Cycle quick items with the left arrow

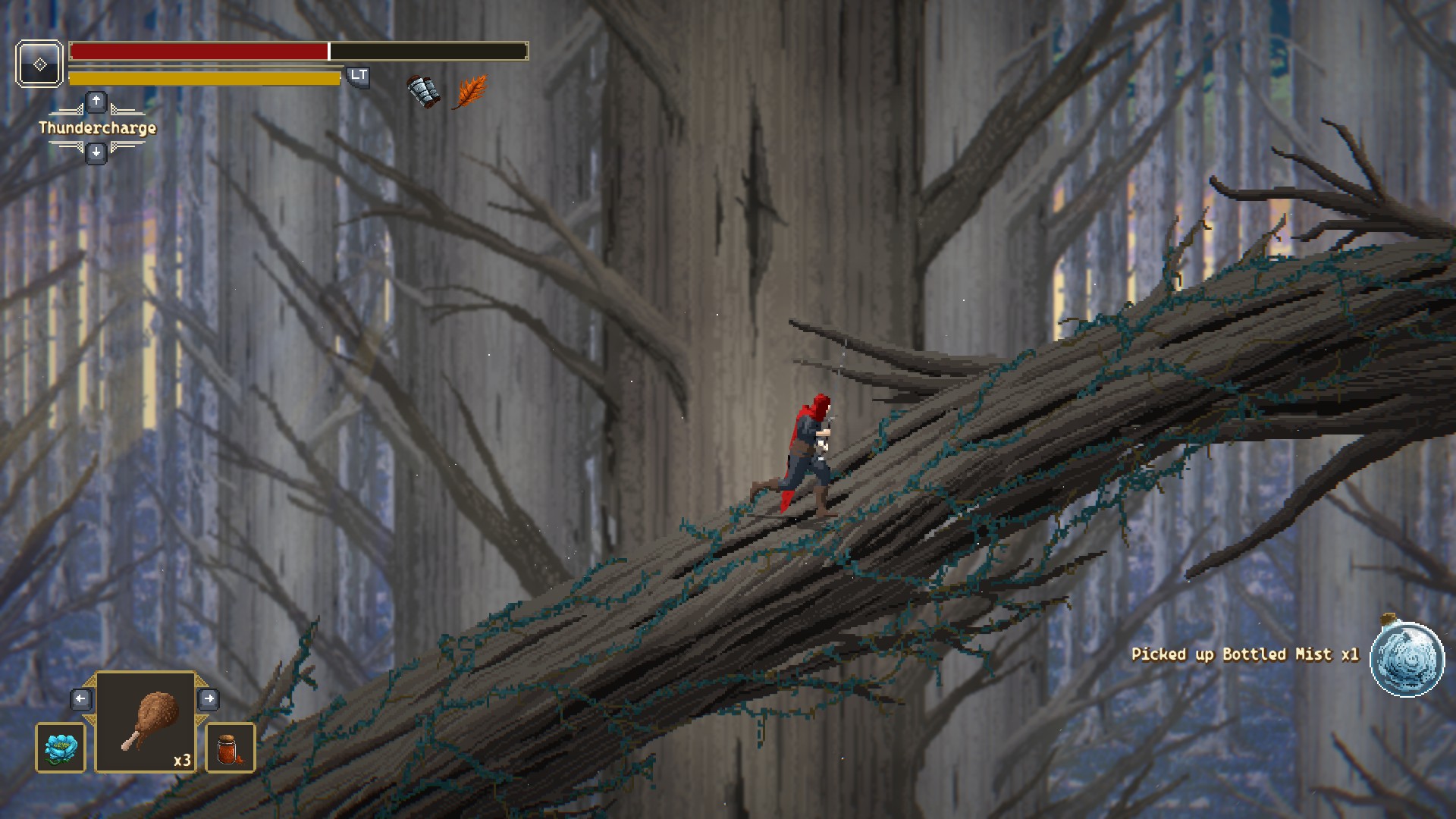(x=81, y=698)
